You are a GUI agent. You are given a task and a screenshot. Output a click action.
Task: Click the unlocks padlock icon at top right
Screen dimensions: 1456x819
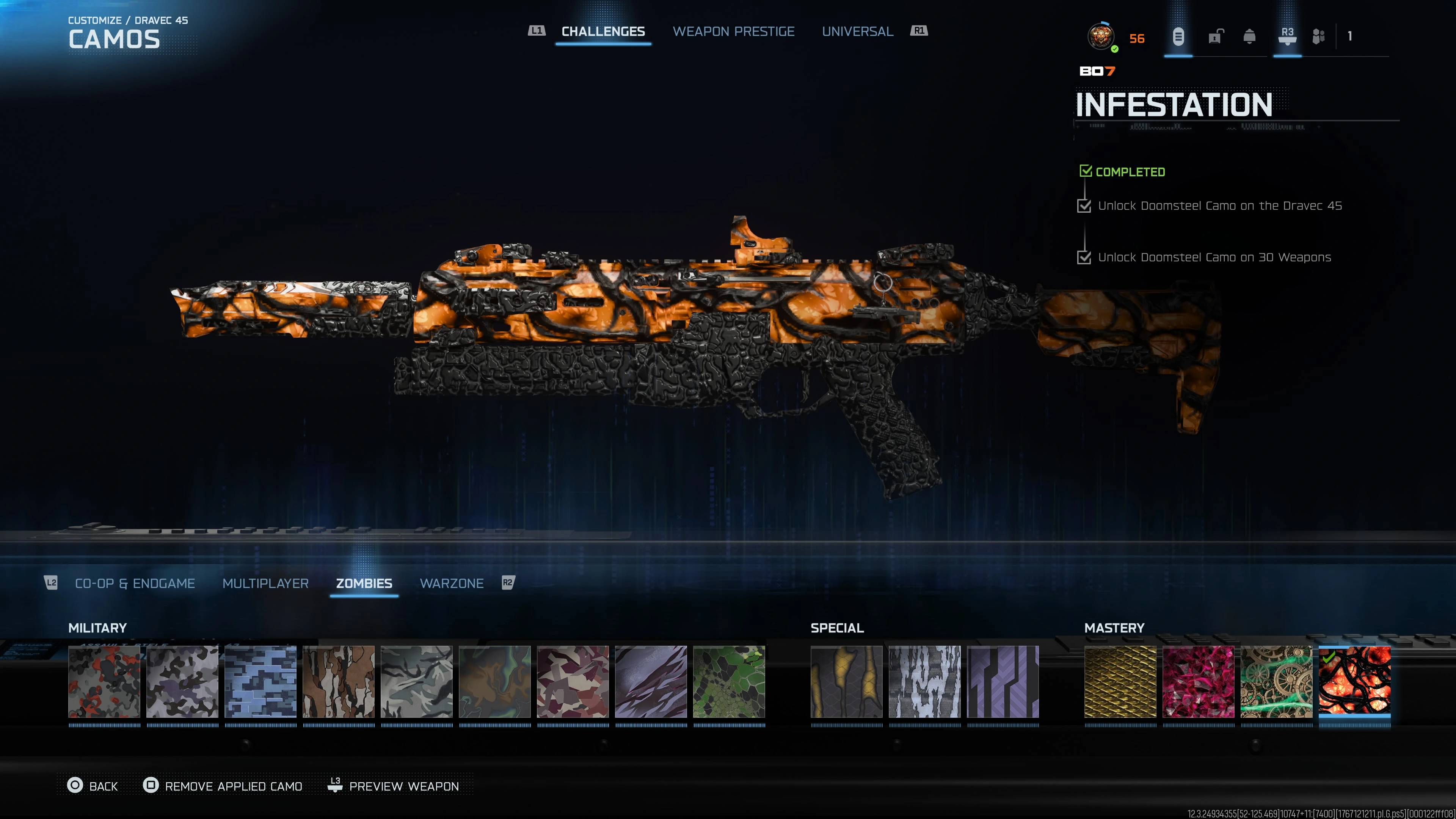pos(1214,37)
